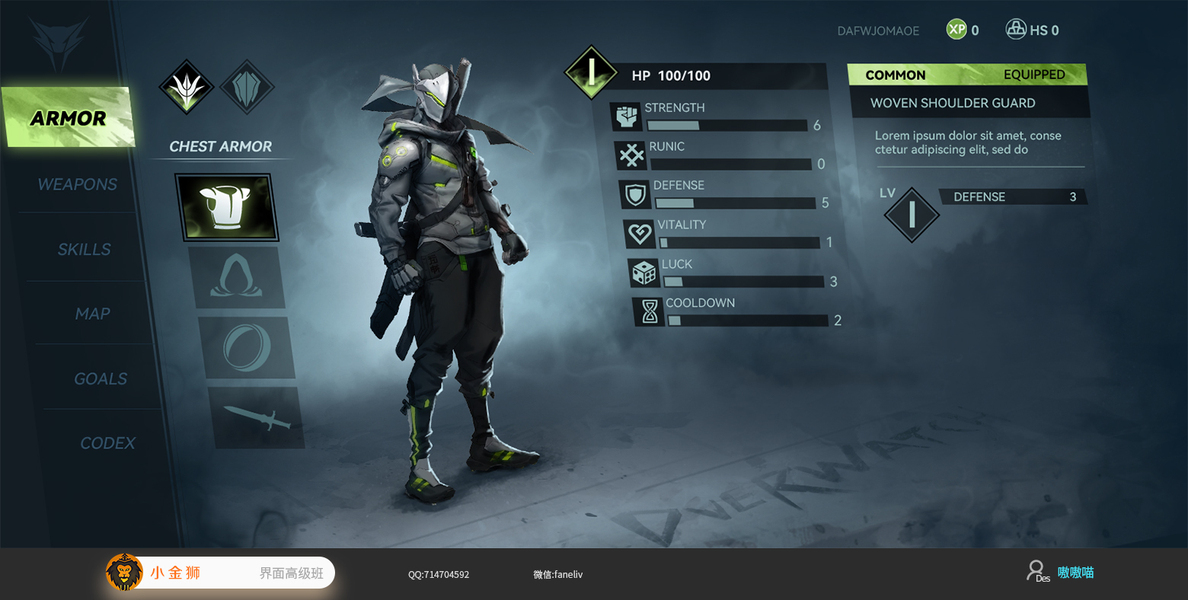The image size is (1188, 600).
Task: Click the lion logo watermark badge
Action: pyautogui.click(x=124, y=572)
